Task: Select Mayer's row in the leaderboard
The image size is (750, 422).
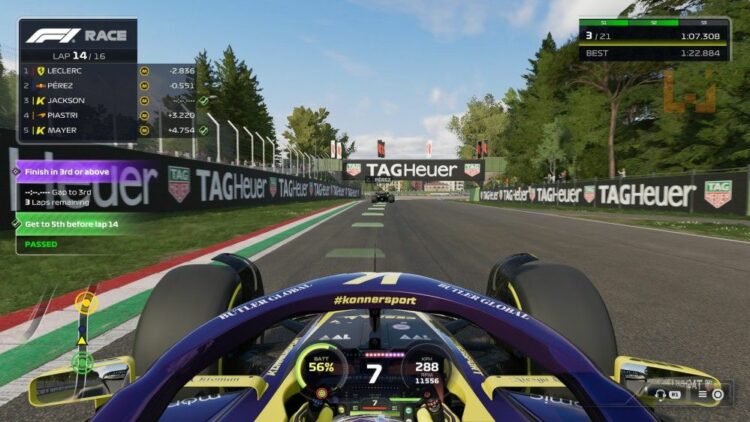Action: tap(75, 130)
